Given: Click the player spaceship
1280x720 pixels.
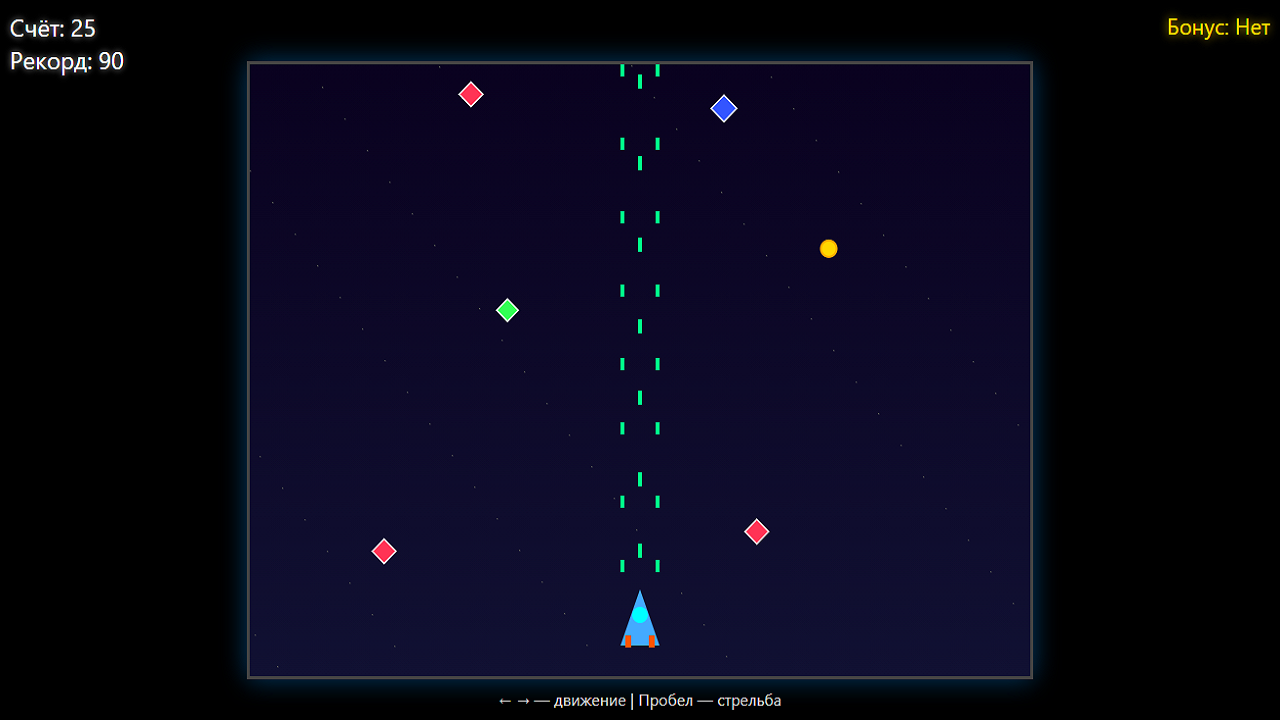Looking at the screenshot, I should click(x=640, y=618).
